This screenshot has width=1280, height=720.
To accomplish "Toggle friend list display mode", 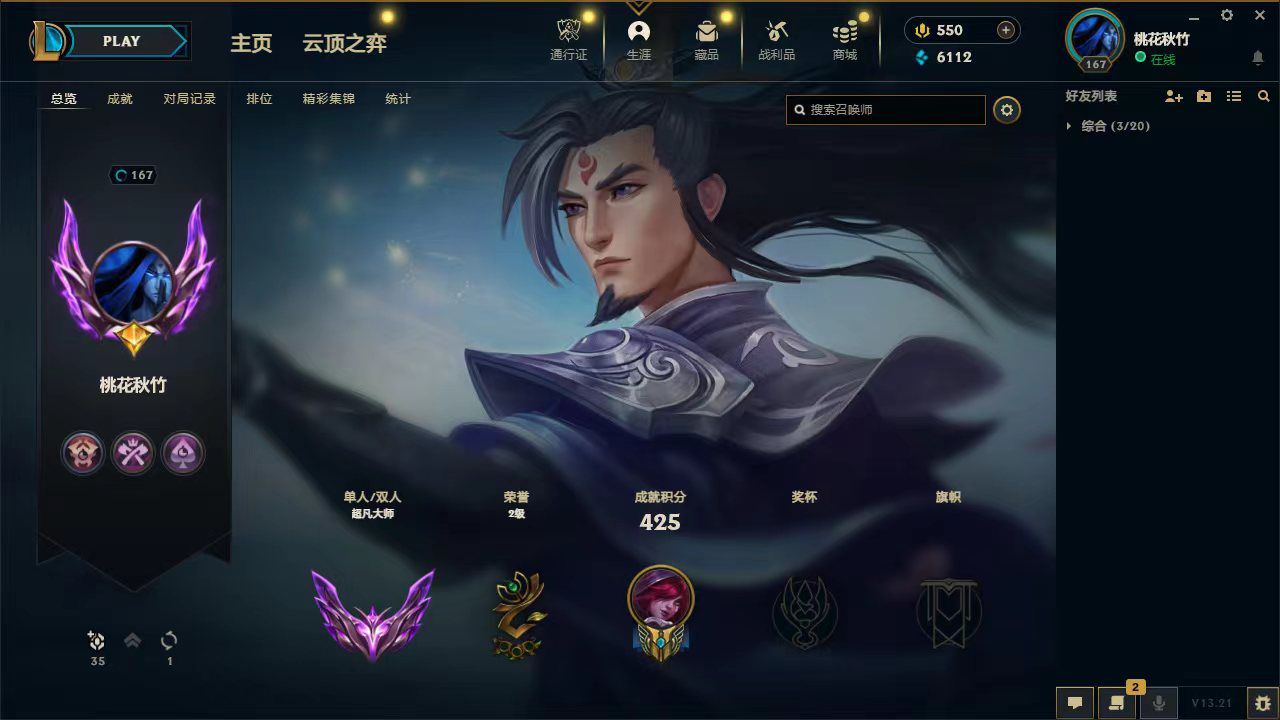I will pyautogui.click(x=1234, y=96).
